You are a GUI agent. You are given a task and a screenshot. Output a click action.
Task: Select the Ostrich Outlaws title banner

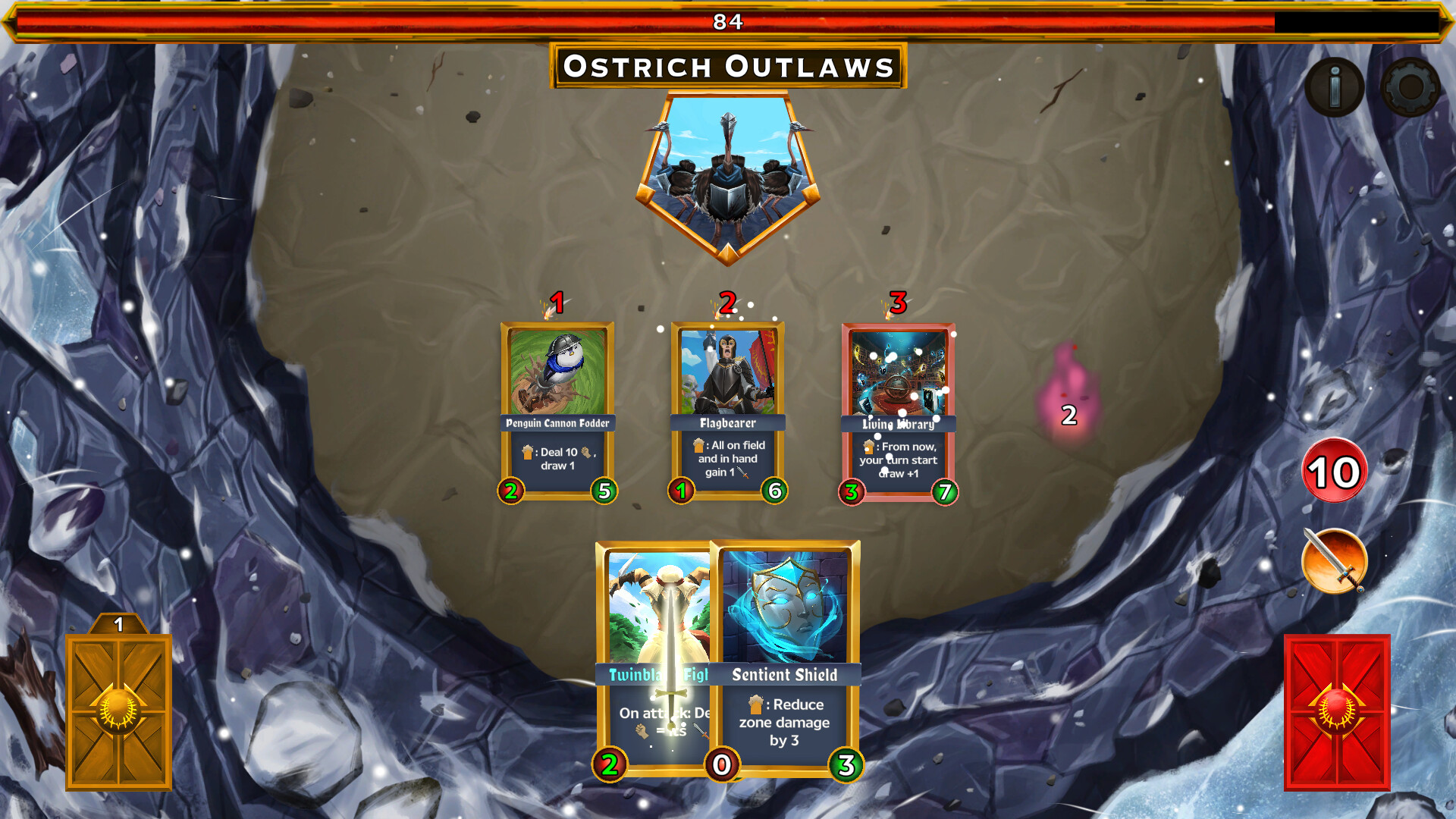pos(728,67)
